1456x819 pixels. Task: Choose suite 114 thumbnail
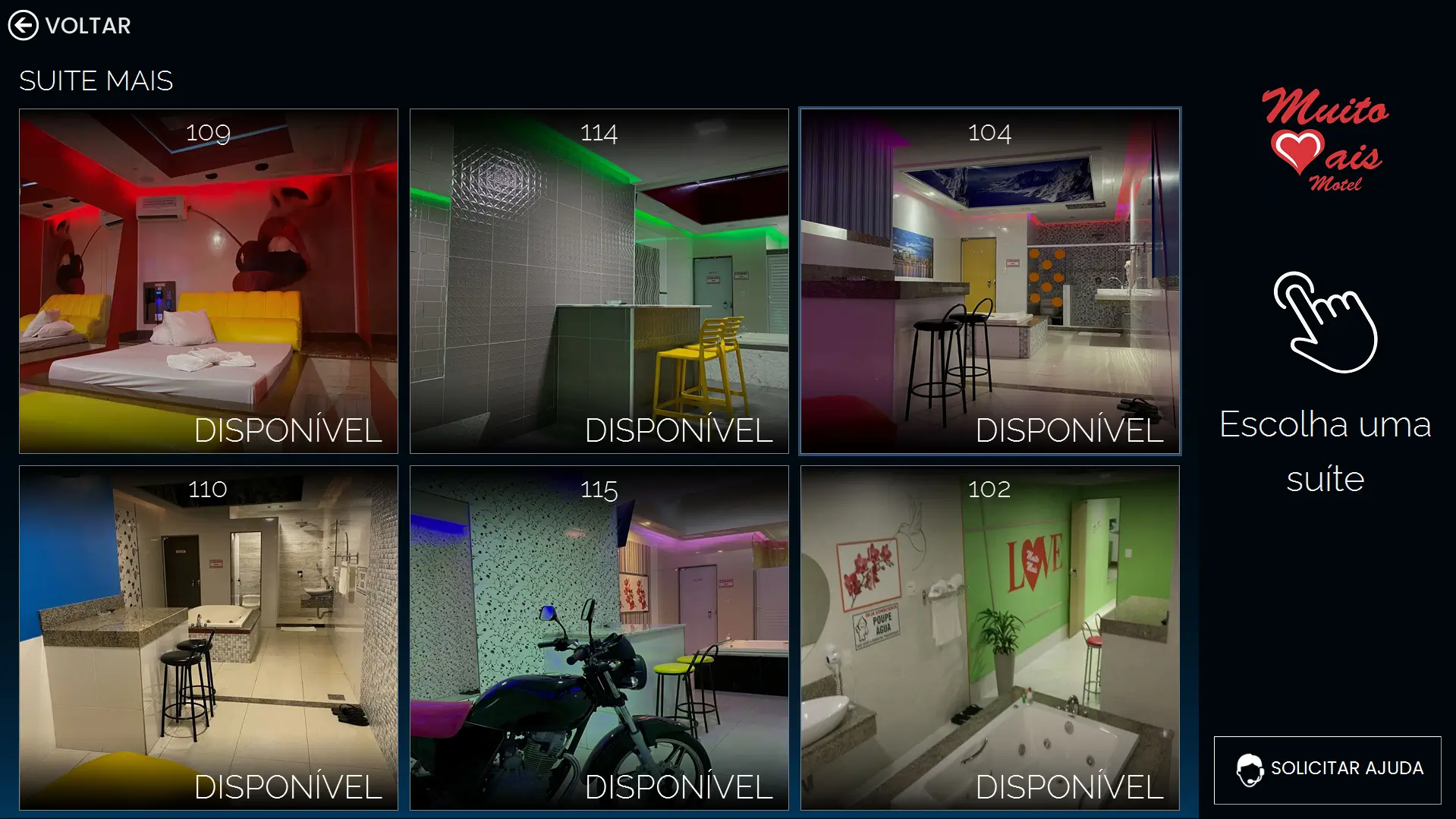599,281
